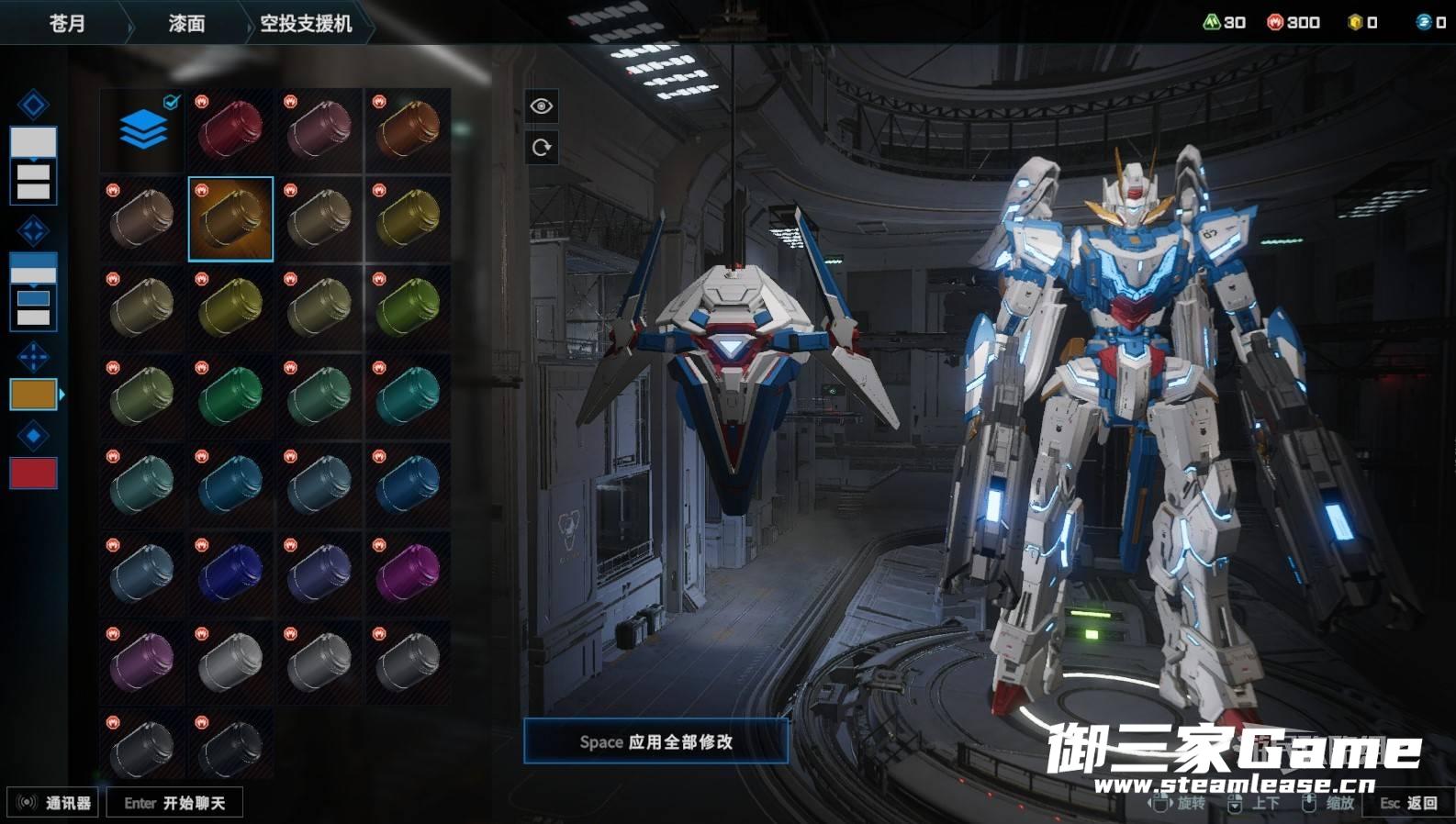Choose the vivid green paint can
Screen dimensions: 1456x824
tap(231, 396)
